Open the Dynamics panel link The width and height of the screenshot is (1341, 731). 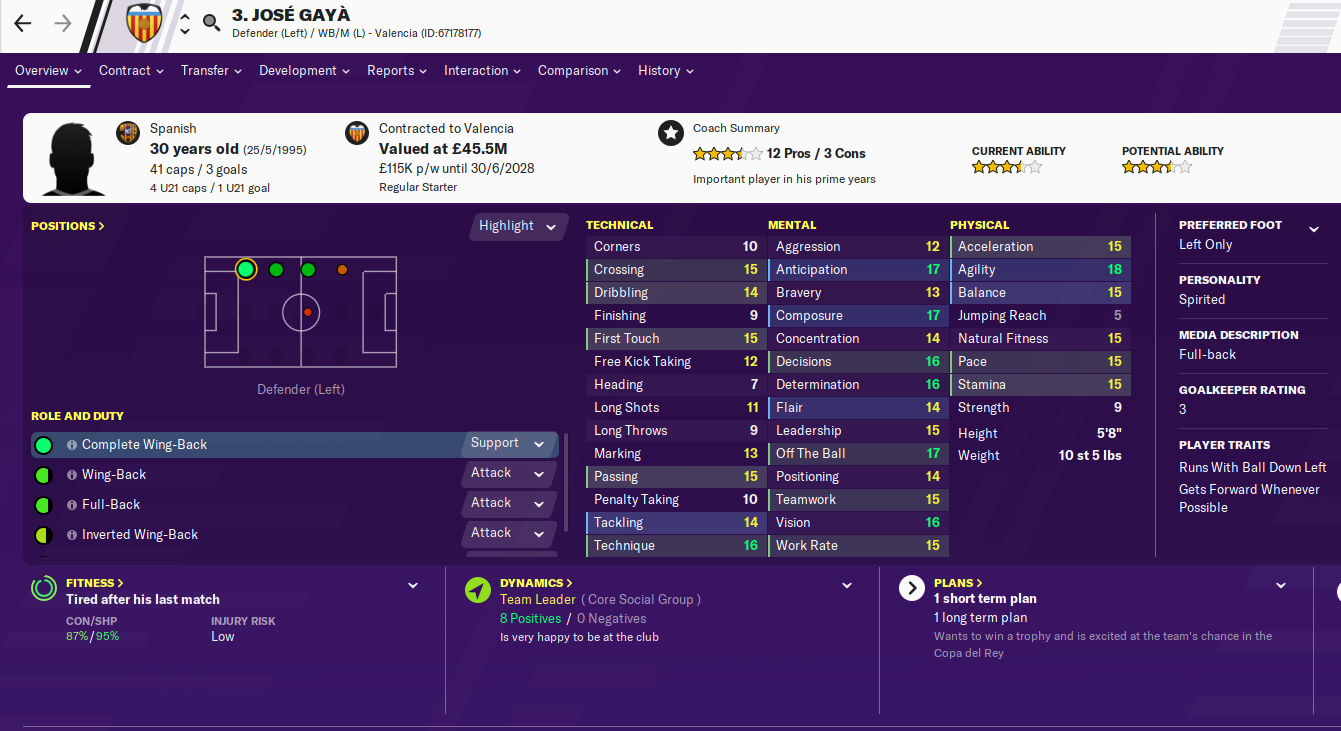536,583
